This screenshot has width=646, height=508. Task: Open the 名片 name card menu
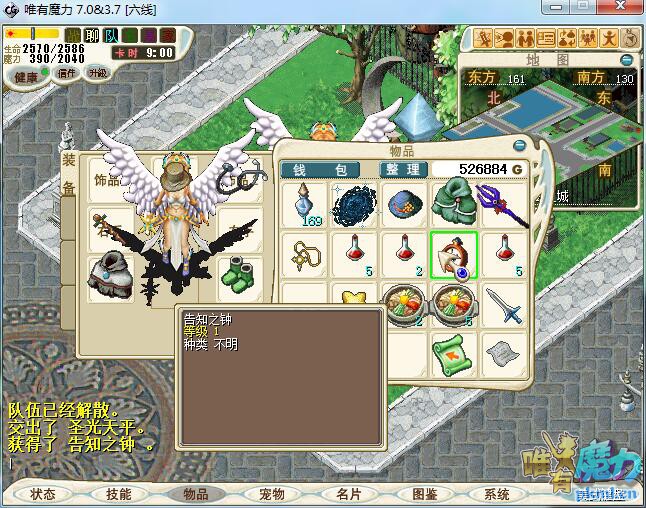(x=348, y=494)
